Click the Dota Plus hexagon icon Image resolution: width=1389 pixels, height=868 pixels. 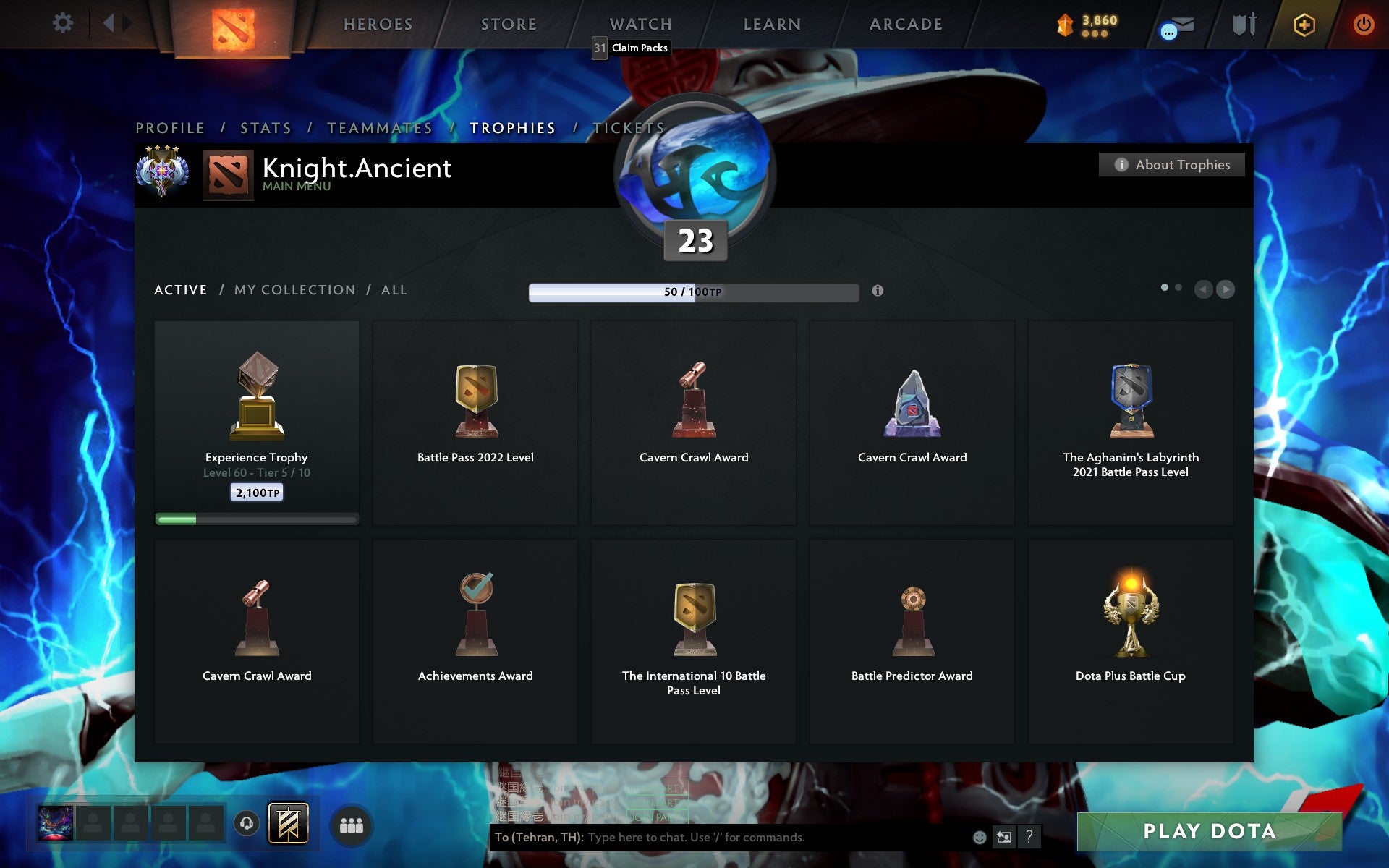pos(1302,24)
